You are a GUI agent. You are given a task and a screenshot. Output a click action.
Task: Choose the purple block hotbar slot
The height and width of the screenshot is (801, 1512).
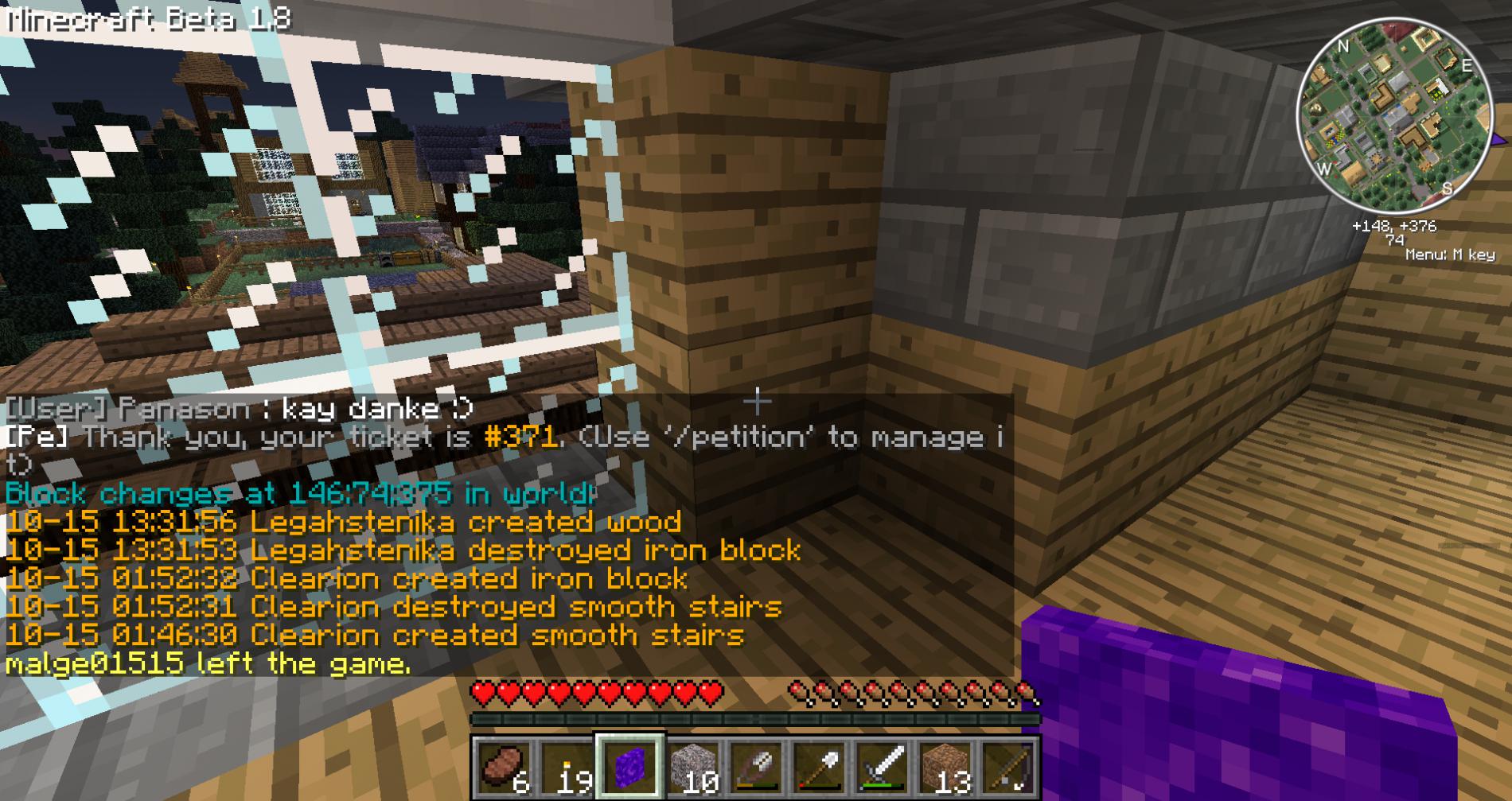pyautogui.click(x=629, y=768)
